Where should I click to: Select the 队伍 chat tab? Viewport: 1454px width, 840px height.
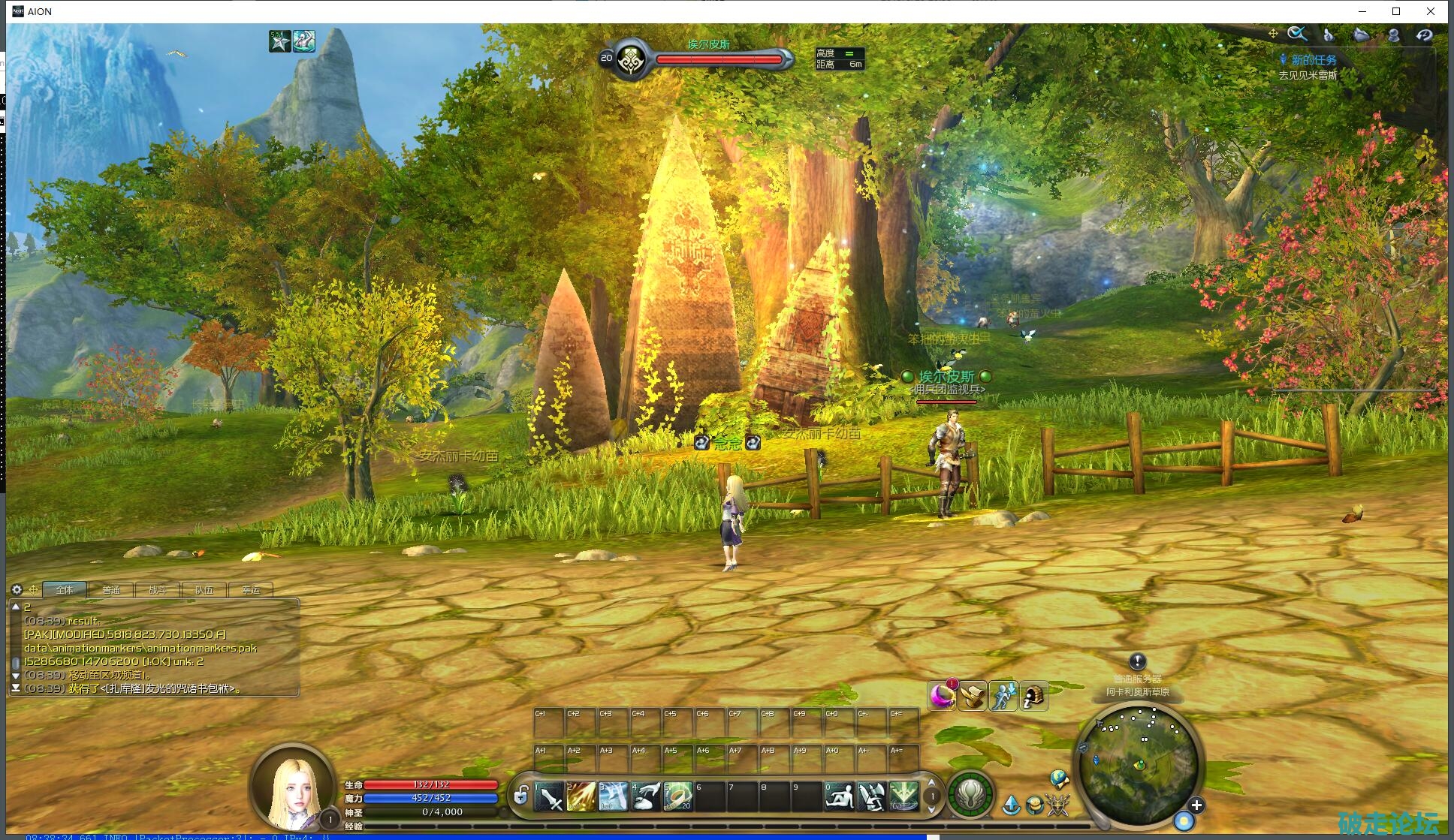pos(204,590)
